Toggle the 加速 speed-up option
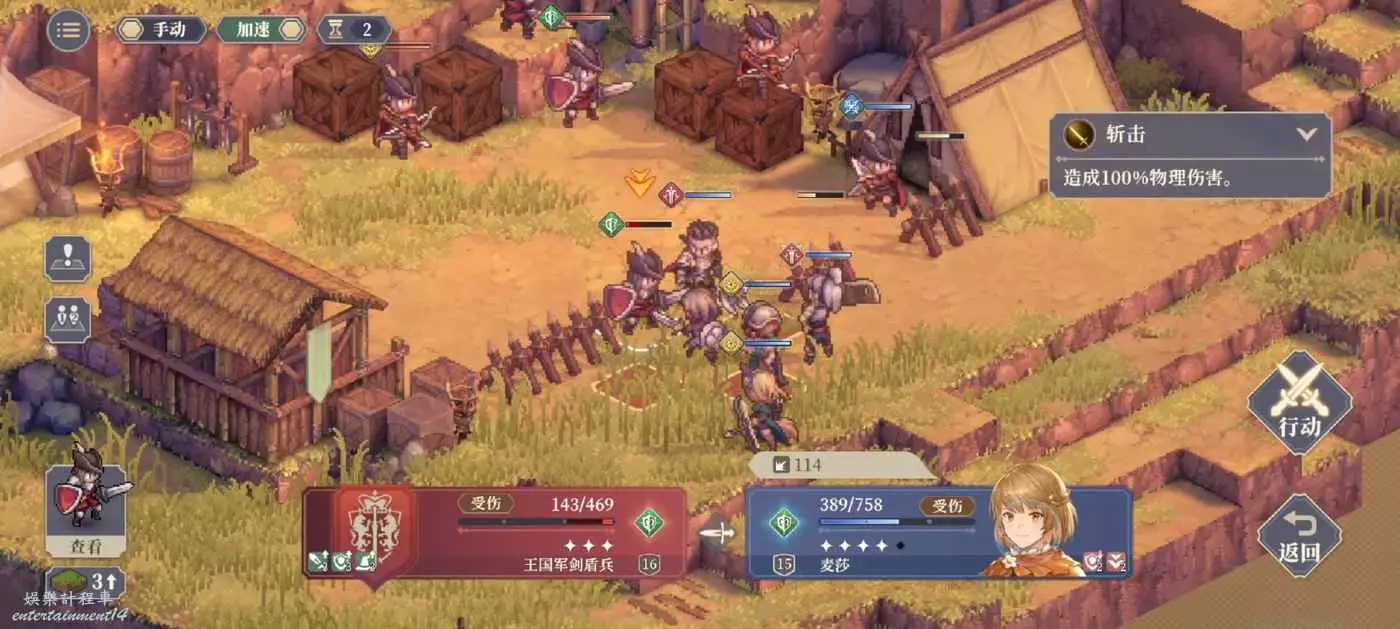Viewport: 1400px width, 629px height. tap(261, 30)
